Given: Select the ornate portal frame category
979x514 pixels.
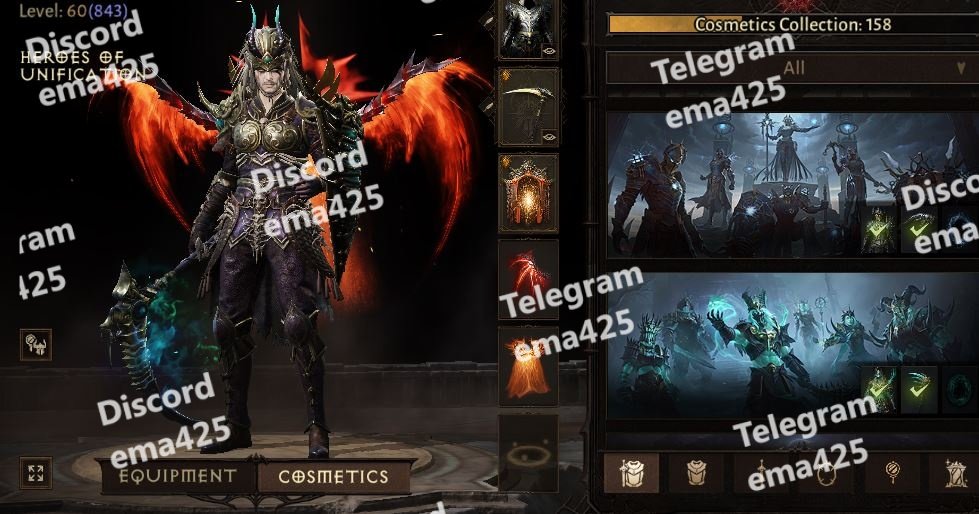Looking at the screenshot, I should click(951, 473).
